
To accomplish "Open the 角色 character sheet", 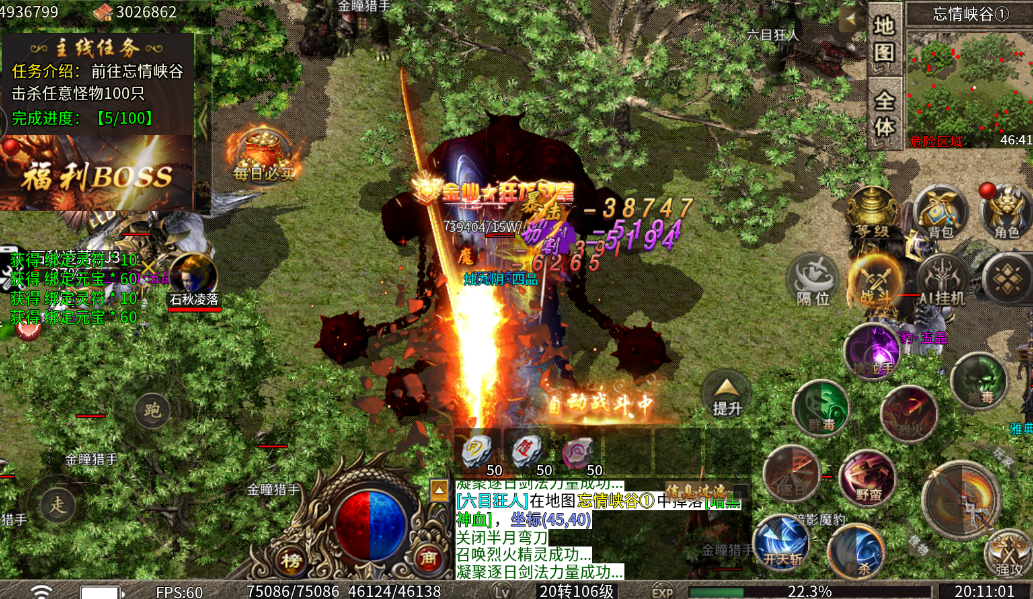I will click(x=1006, y=214).
